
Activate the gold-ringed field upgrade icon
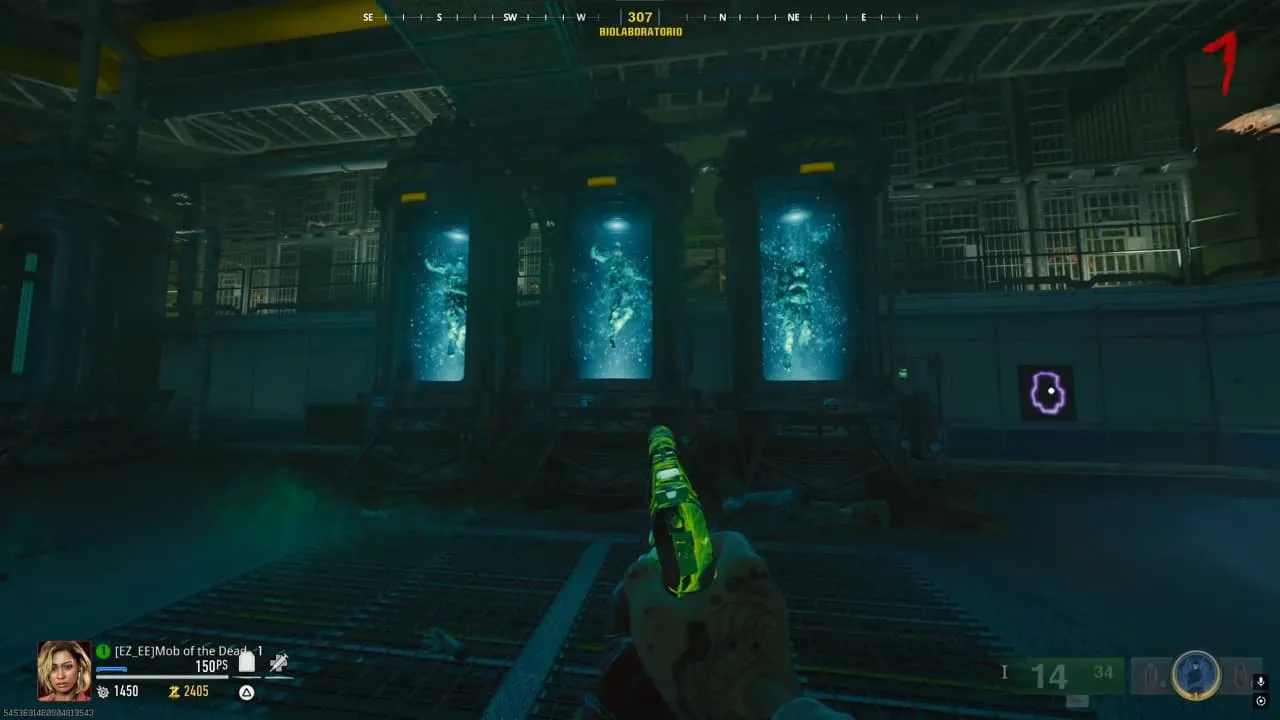click(1195, 675)
